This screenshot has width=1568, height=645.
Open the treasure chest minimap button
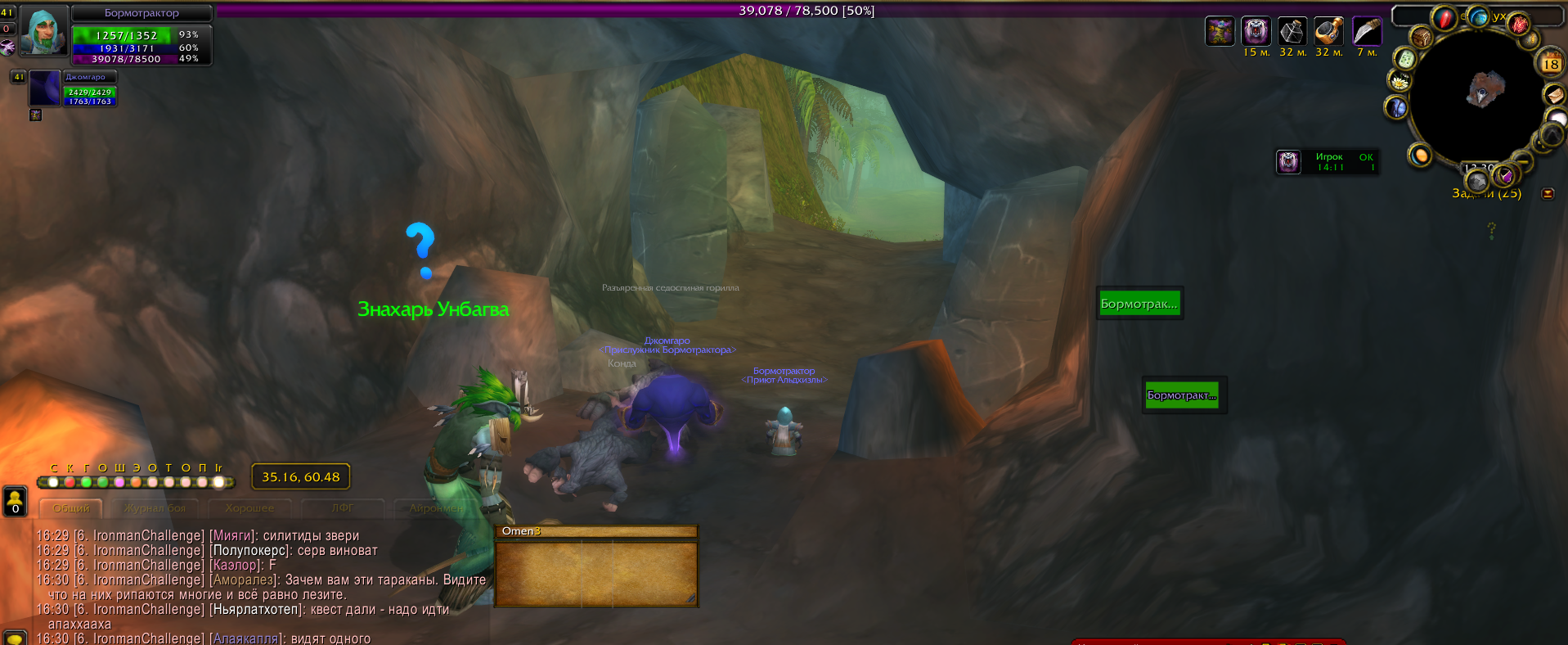point(1421,37)
